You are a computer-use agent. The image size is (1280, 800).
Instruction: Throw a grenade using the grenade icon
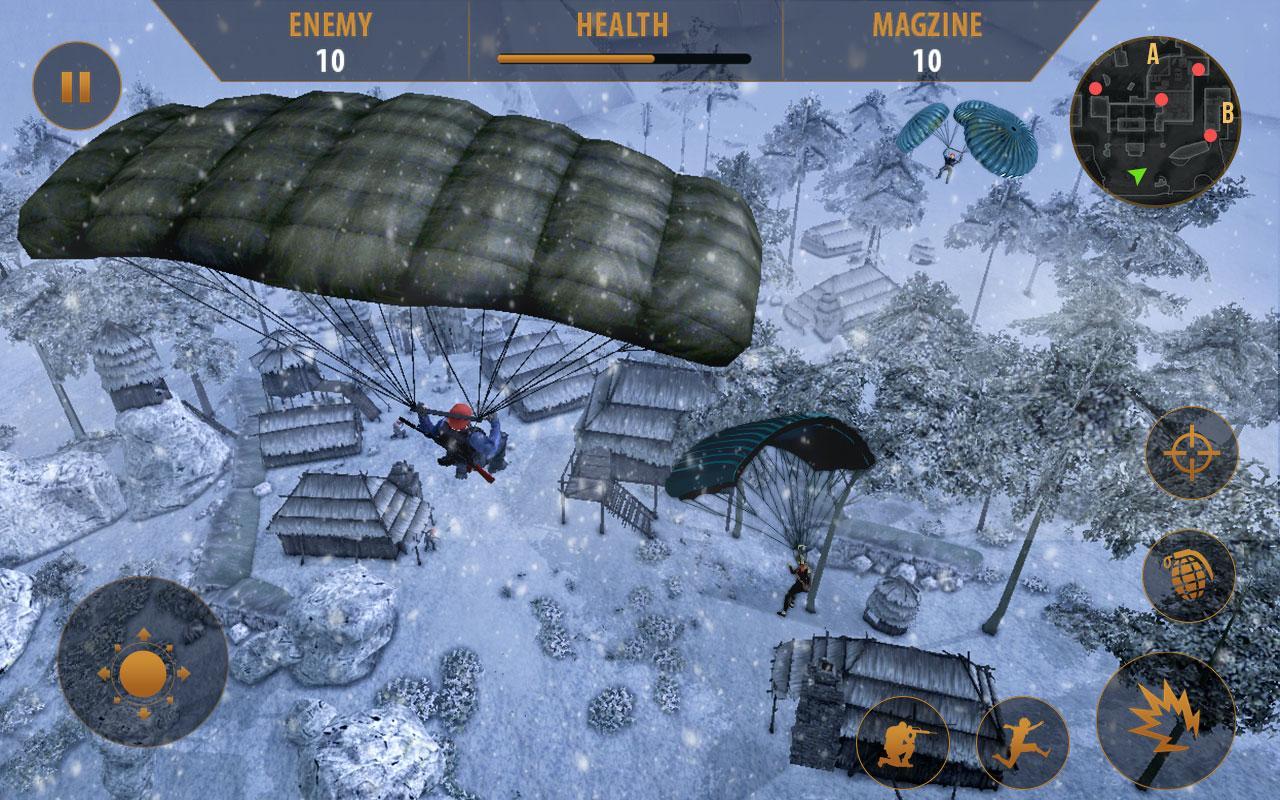[1189, 576]
